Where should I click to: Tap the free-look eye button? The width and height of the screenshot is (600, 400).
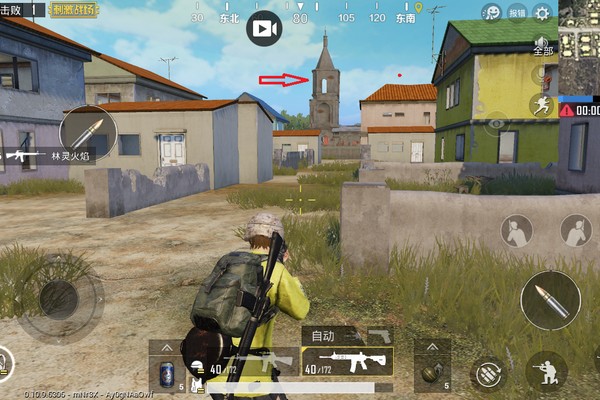(497, 124)
